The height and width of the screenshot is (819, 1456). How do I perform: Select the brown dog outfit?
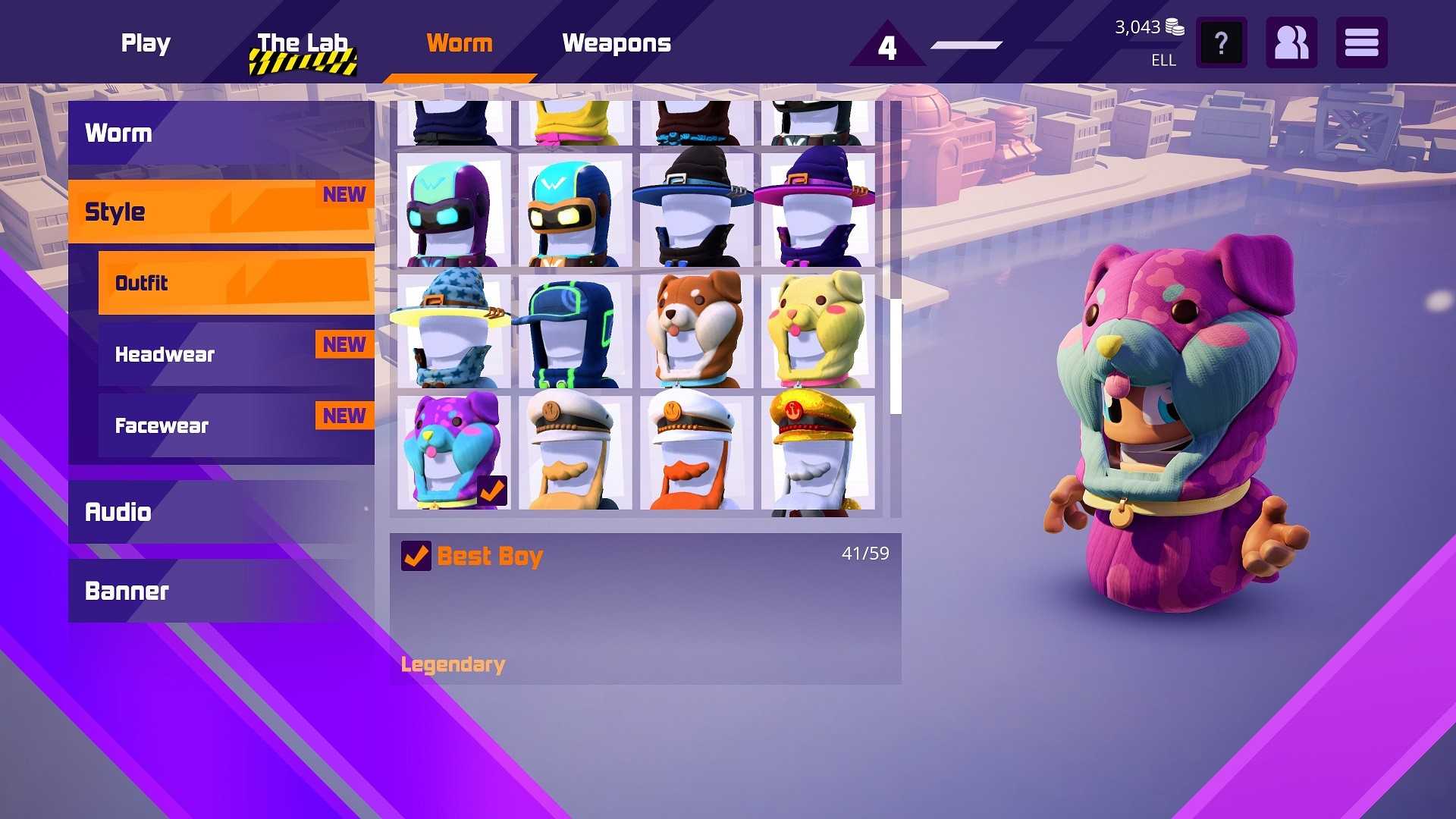click(695, 331)
